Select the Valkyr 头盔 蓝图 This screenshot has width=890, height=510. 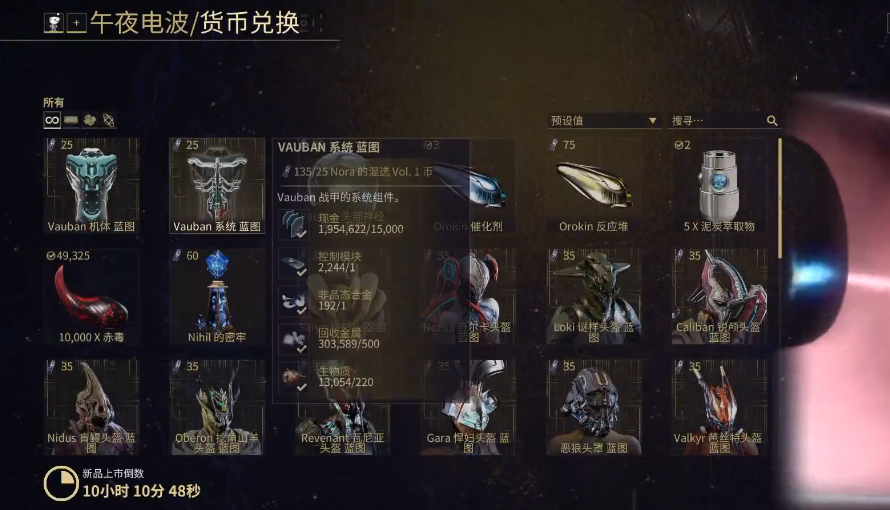click(719, 406)
